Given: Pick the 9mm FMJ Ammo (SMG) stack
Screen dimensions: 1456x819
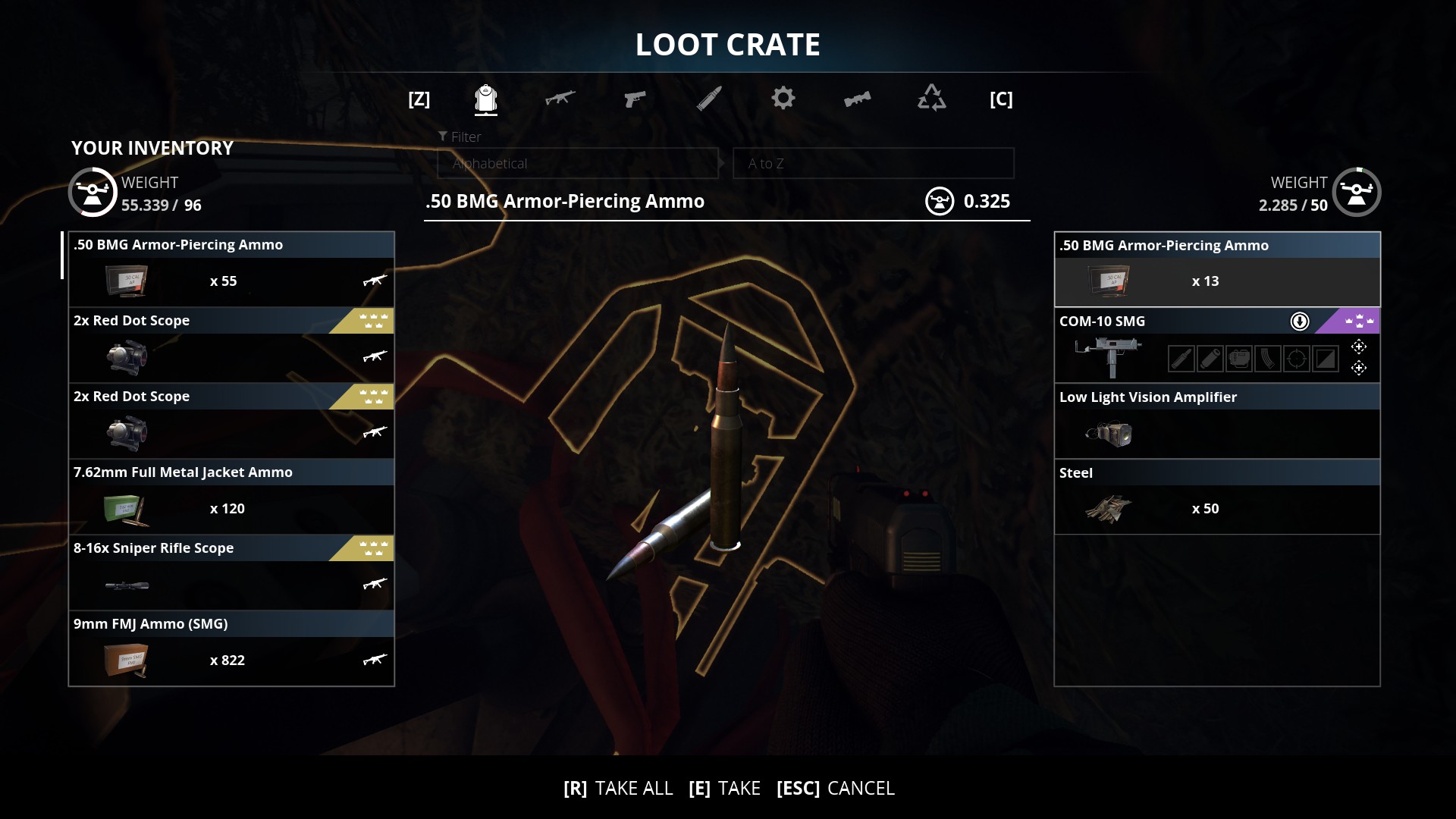Looking at the screenshot, I should click(231, 648).
